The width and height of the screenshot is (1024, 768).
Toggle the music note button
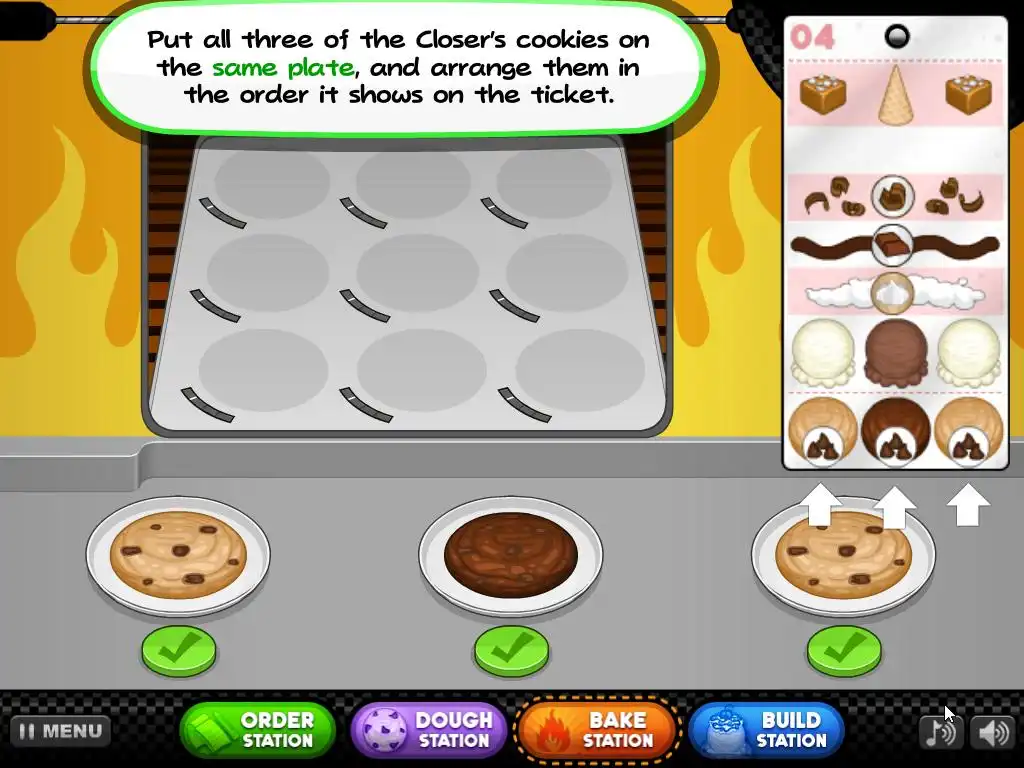[939, 732]
